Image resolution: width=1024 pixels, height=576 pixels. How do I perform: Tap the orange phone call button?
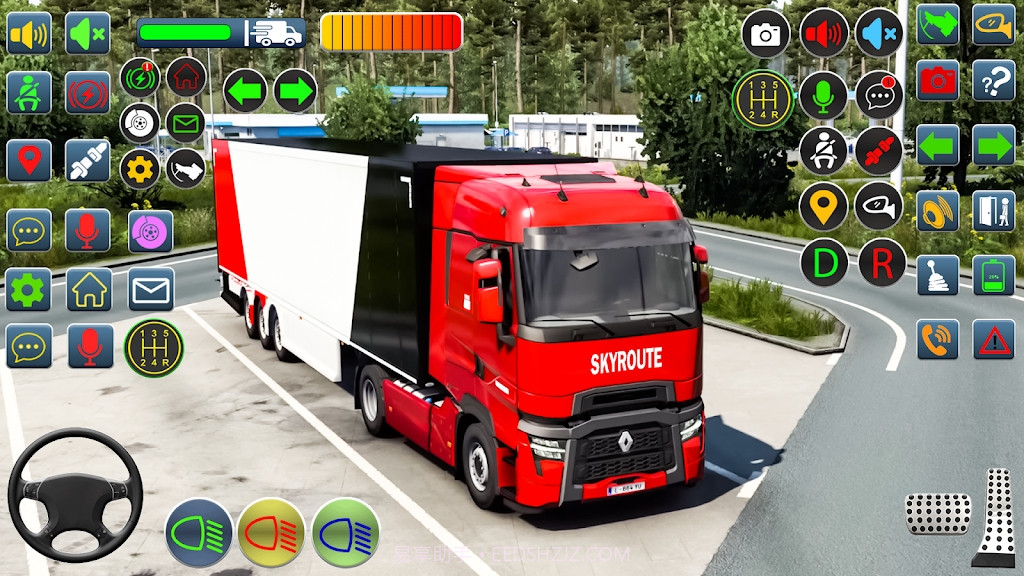[x=937, y=340]
